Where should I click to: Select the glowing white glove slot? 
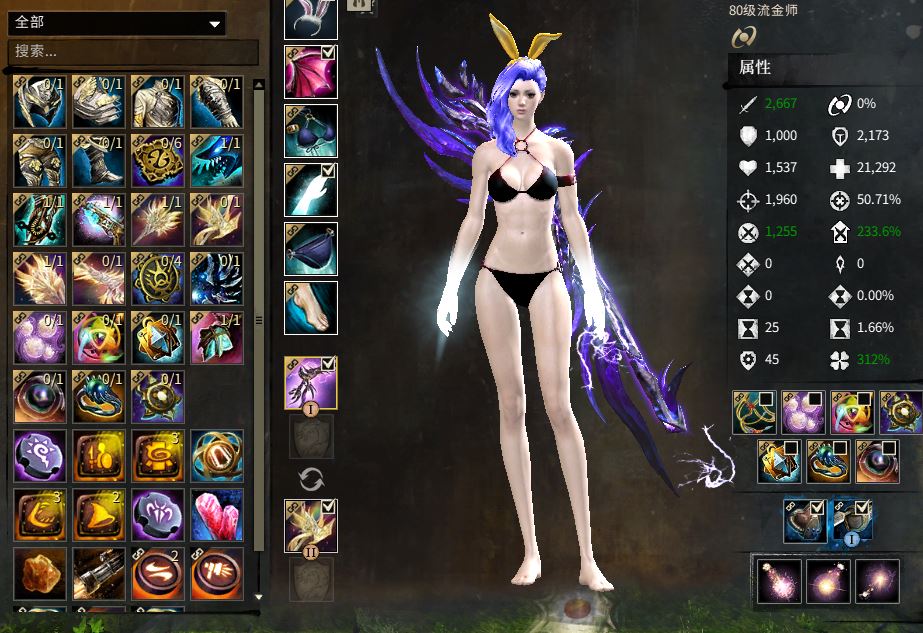311,190
